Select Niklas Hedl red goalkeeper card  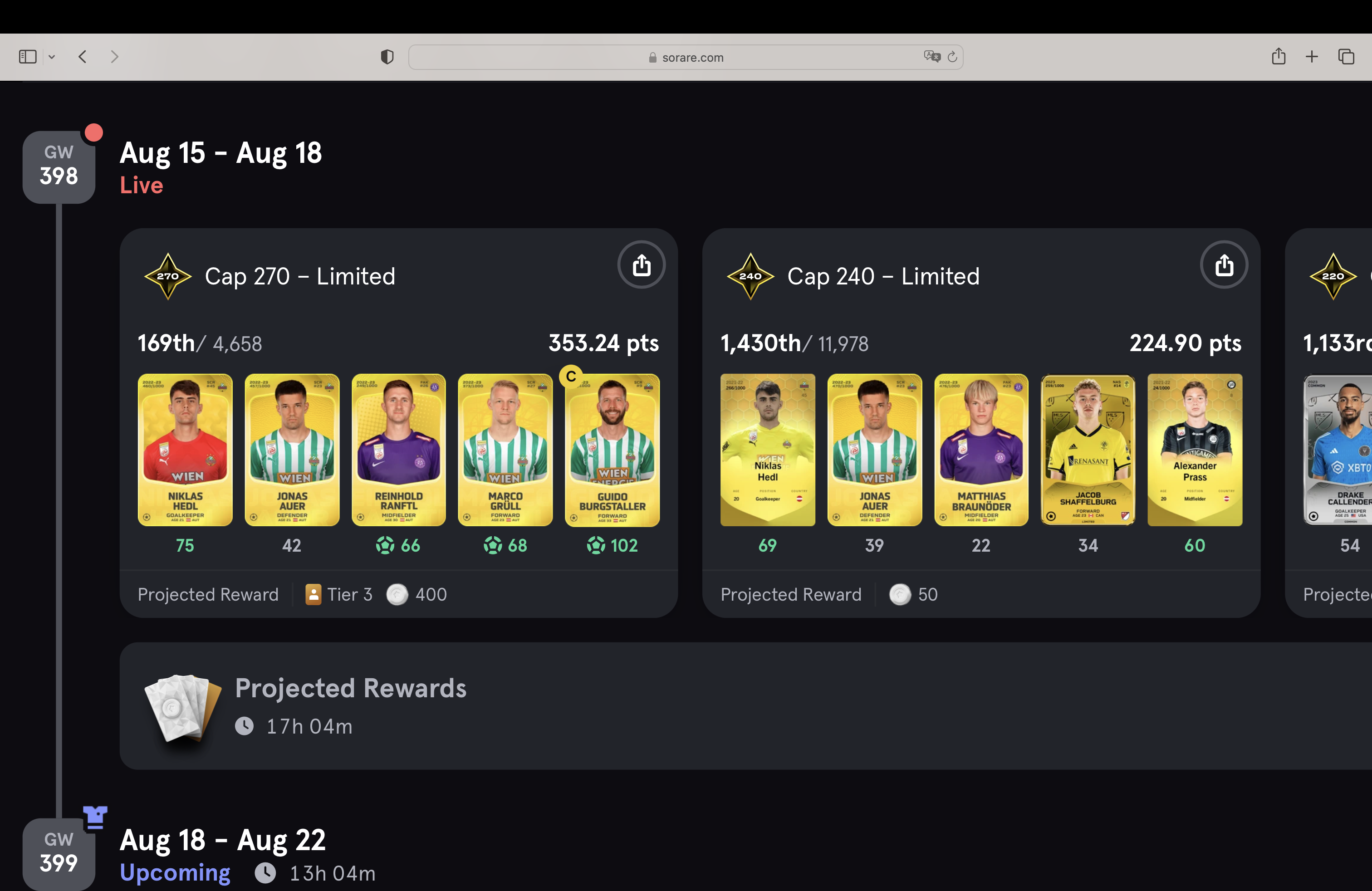click(185, 450)
